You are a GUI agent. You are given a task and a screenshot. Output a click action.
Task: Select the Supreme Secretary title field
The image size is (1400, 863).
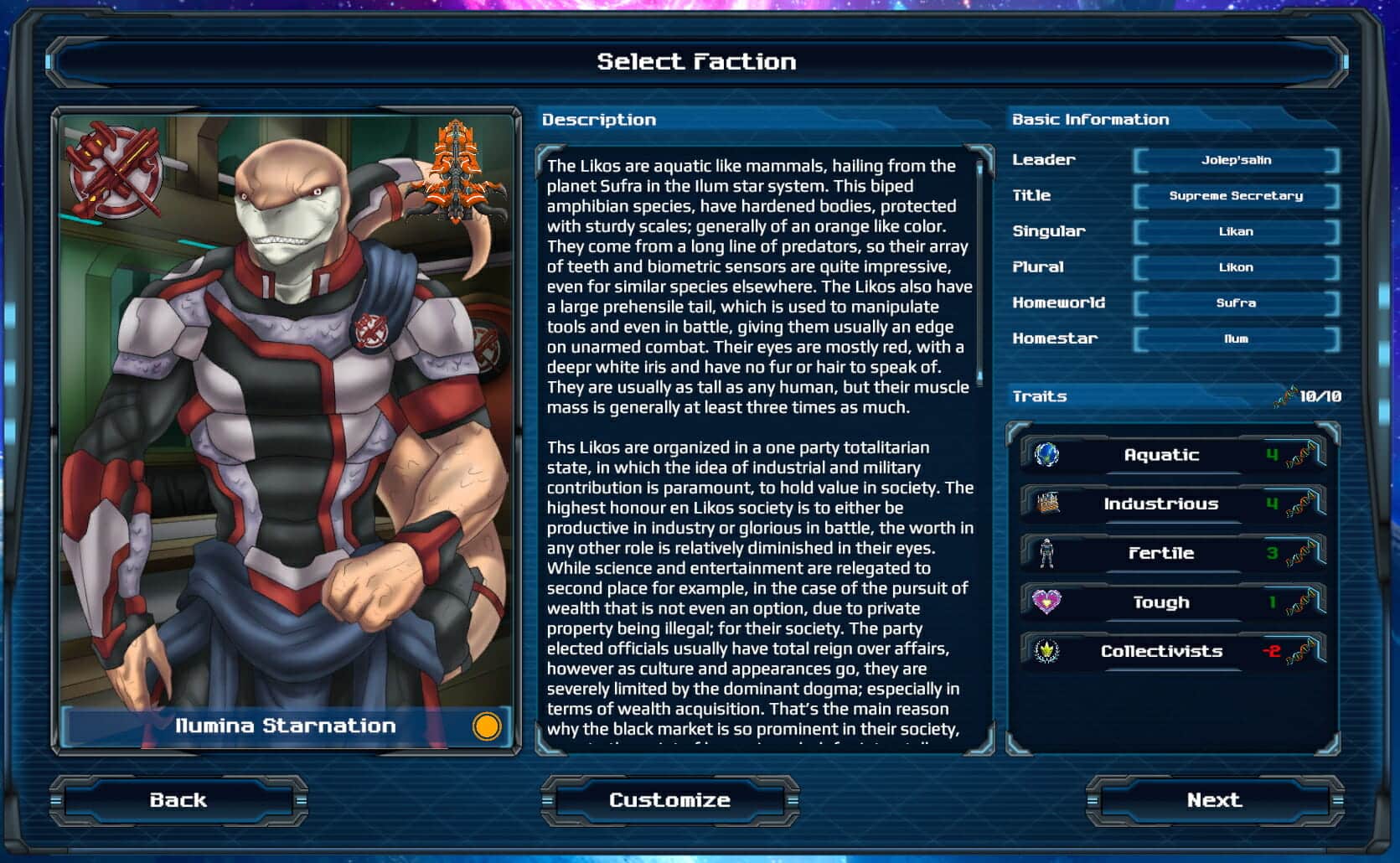[x=1236, y=196]
